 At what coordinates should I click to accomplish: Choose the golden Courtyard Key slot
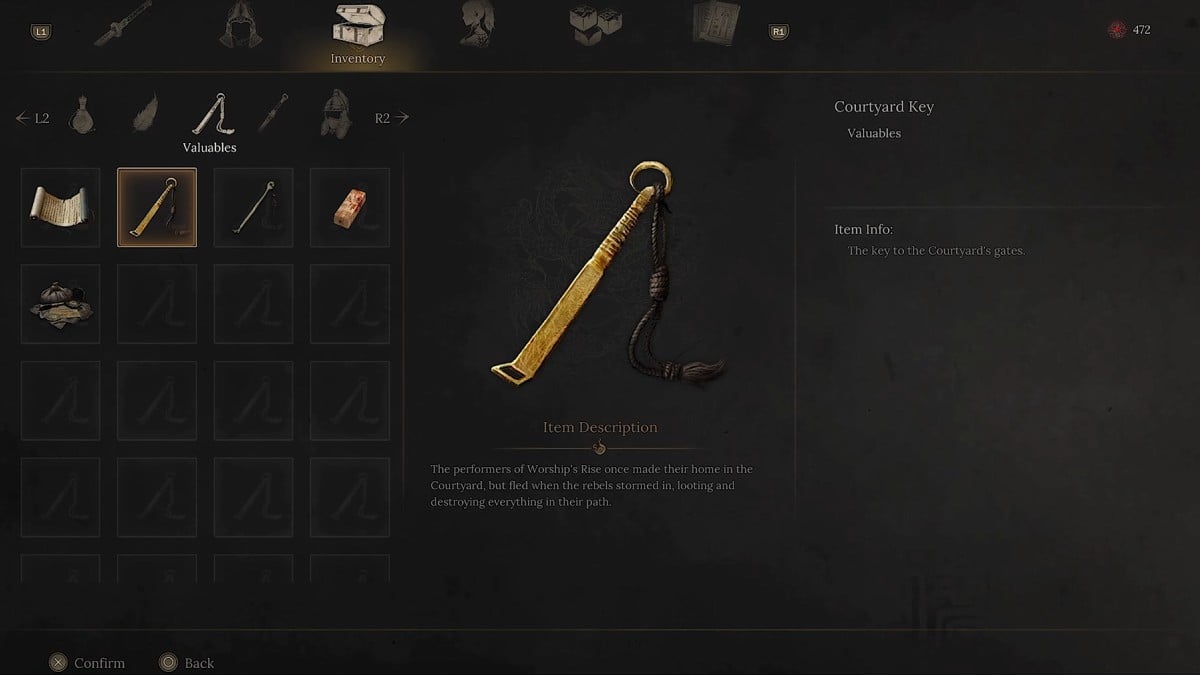(x=157, y=207)
